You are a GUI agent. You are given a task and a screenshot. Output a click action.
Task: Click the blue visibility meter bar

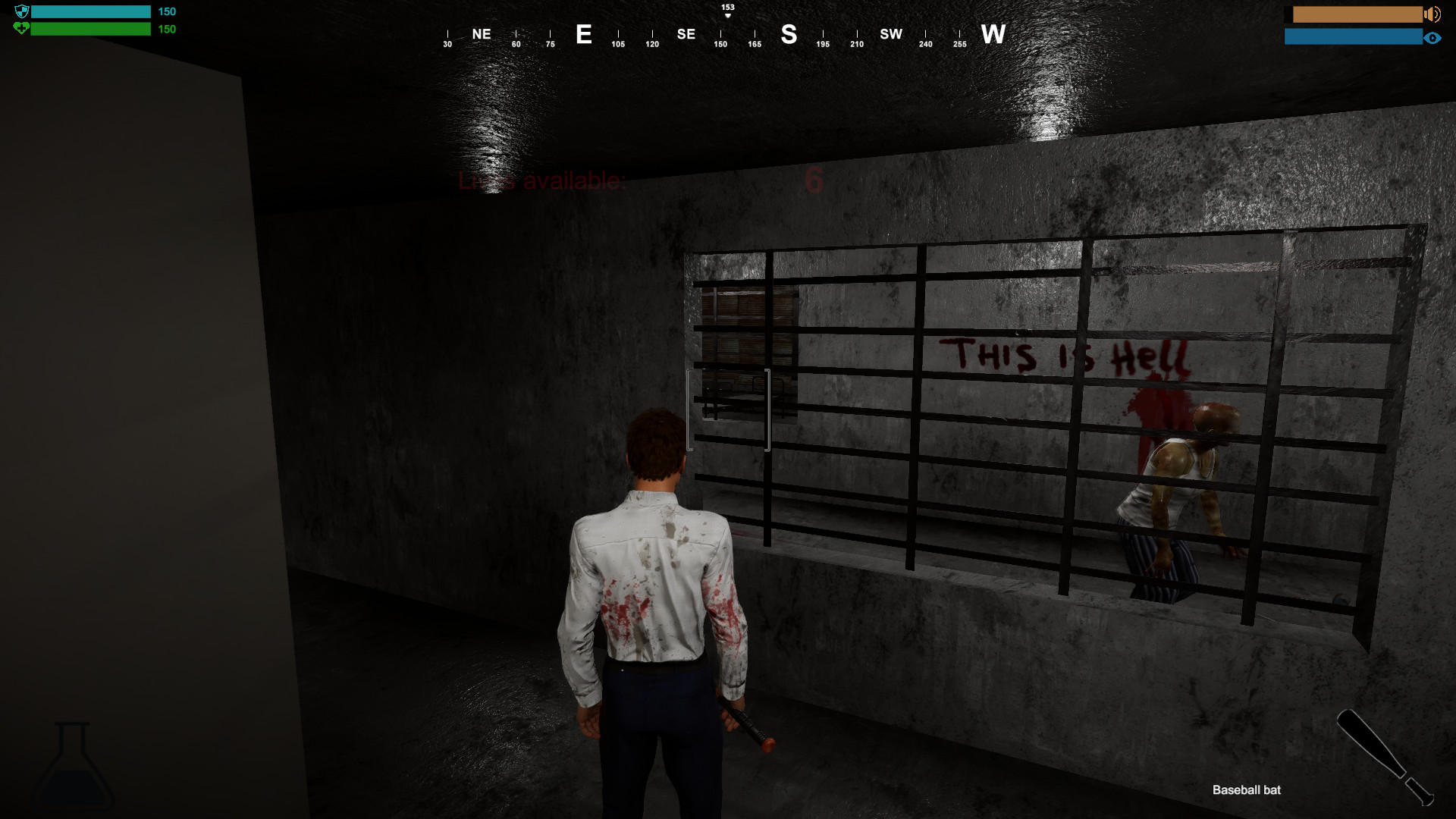[1354, 35]
